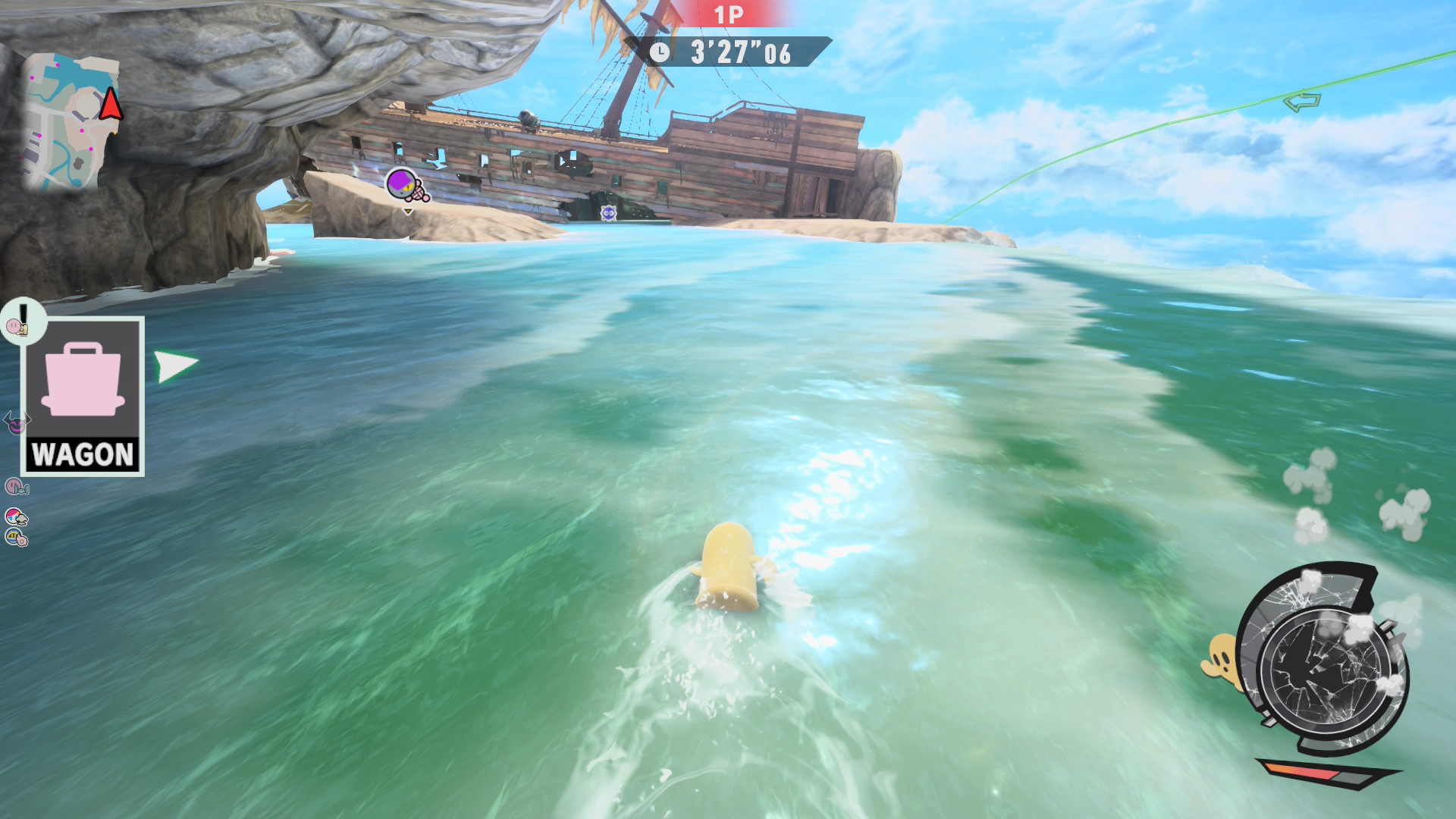Select the horned purple-smile rider icon
Image resolution: width=1456 pixels, height=819 pixels.
16,422
